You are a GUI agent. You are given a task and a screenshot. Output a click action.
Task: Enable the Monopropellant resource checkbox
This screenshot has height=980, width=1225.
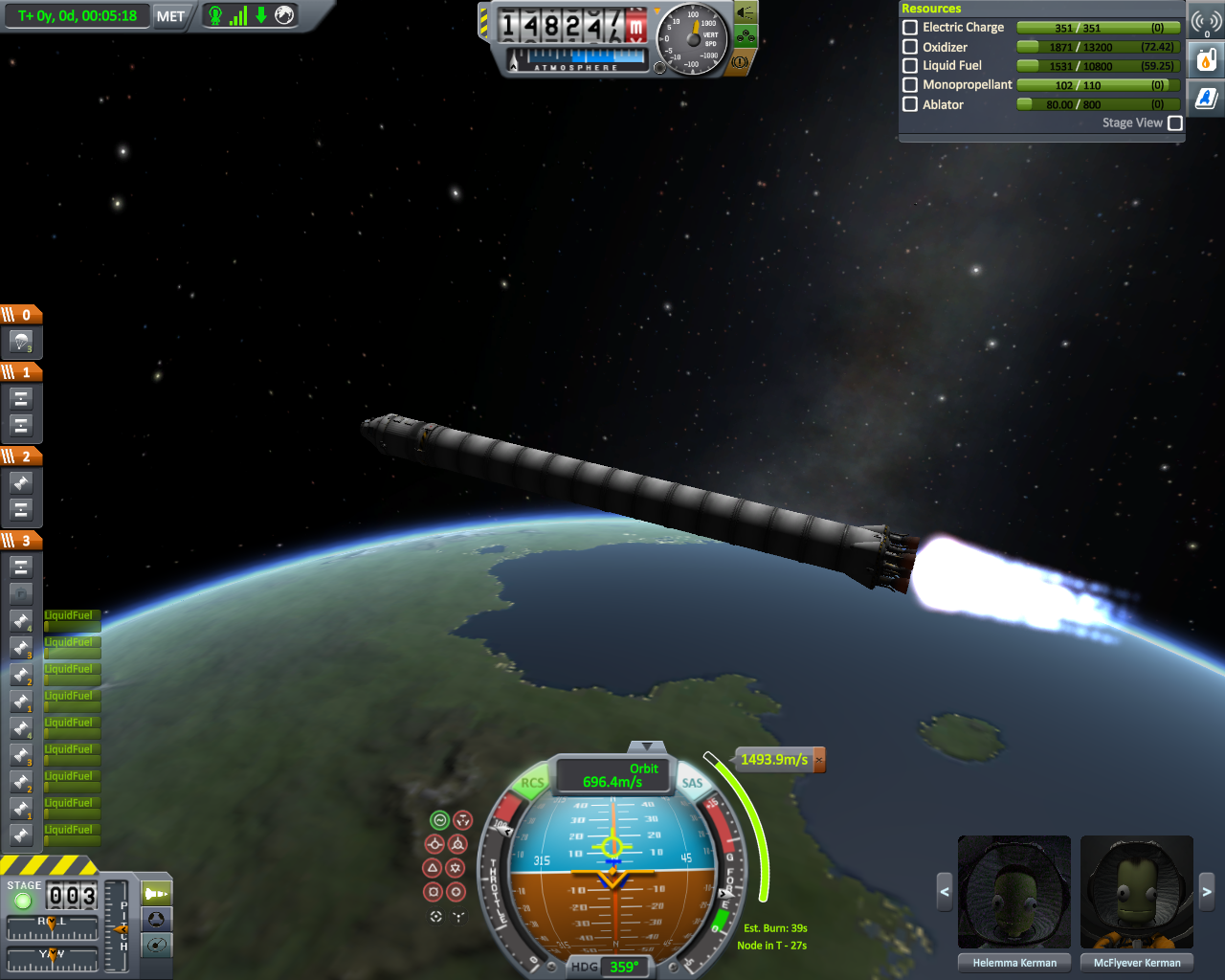coord(910,85)
